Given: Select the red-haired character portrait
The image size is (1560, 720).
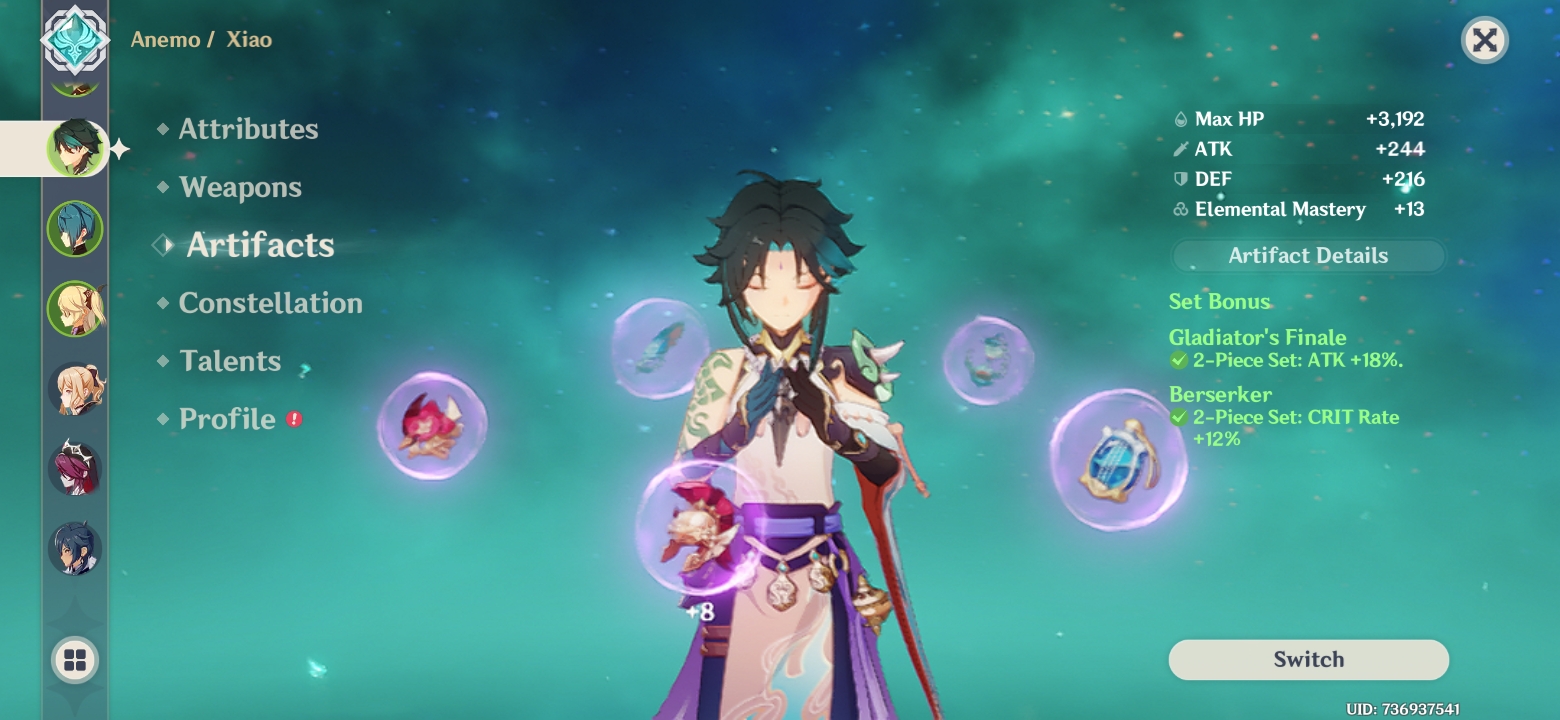Looking at the screenshot, I should (75, 468).
